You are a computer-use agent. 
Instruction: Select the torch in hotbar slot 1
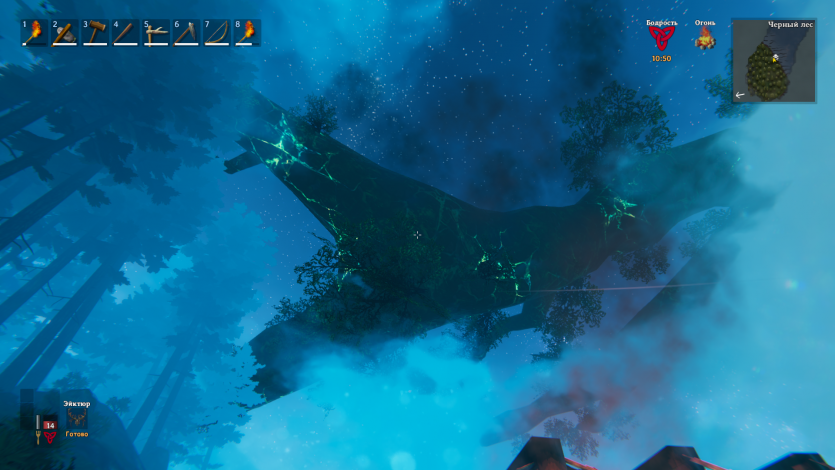35,33
